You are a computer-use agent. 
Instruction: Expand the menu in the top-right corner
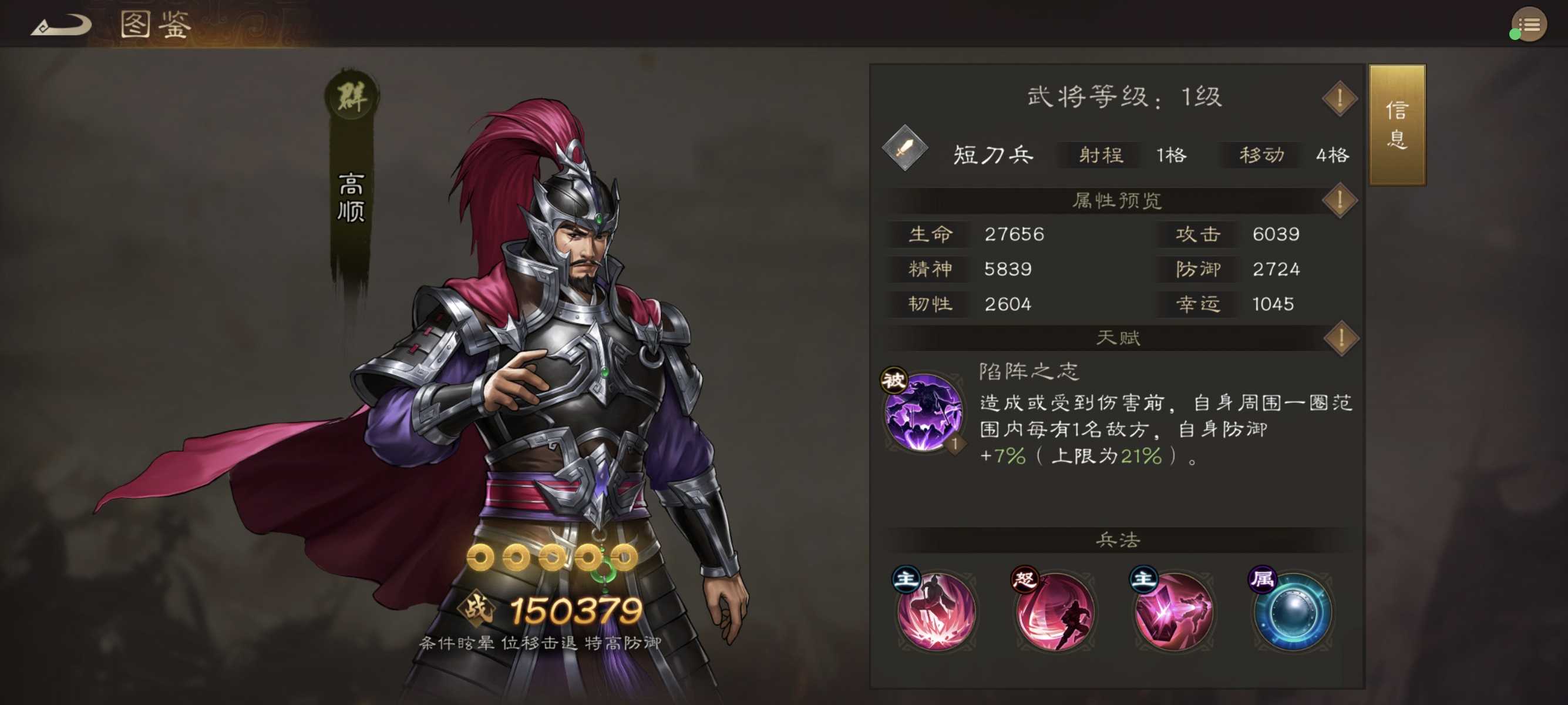pyautogui.click(x=1529, y=24)
